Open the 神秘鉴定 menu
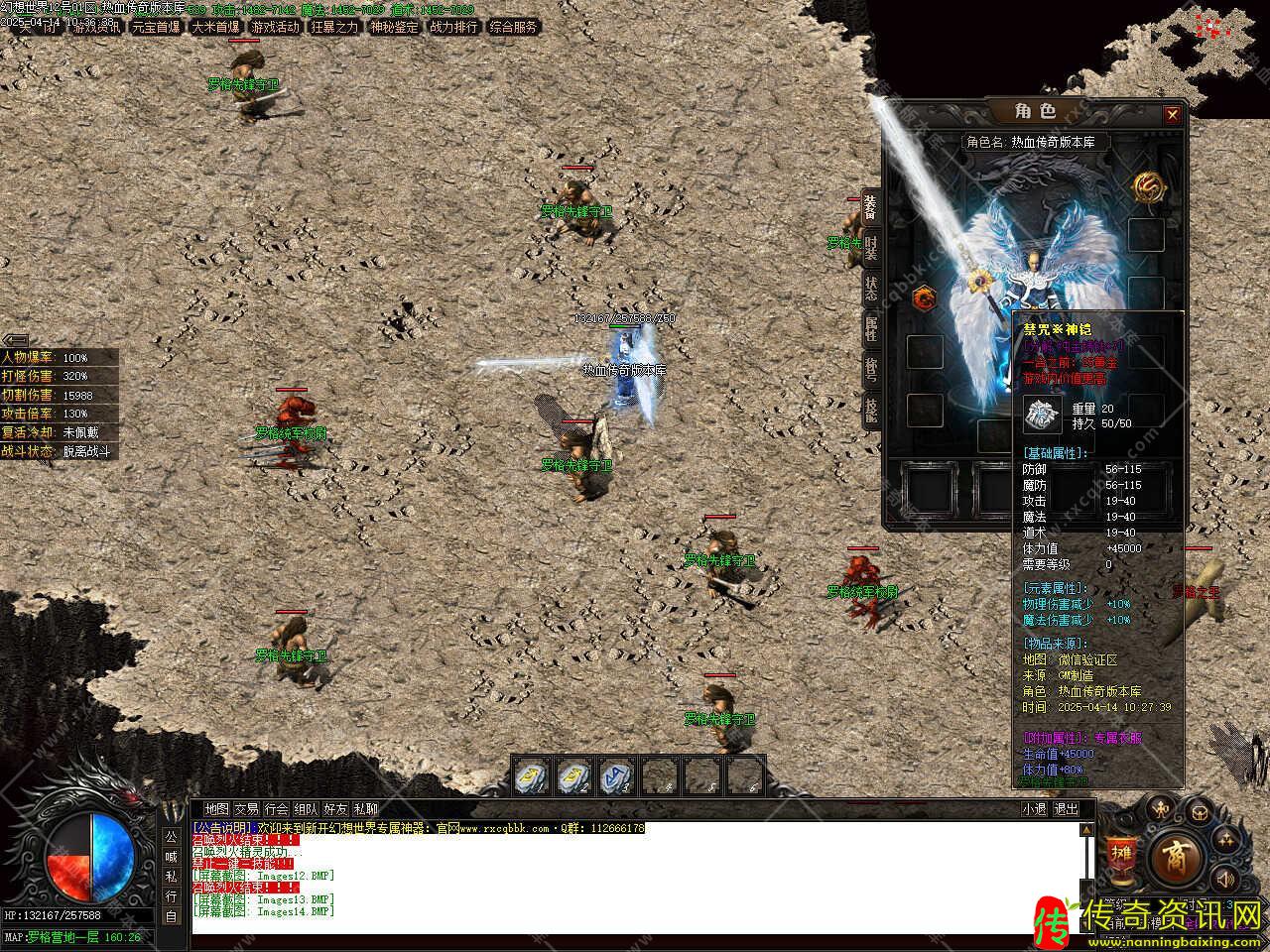The image size is (1270, 952). click(394, 28)
